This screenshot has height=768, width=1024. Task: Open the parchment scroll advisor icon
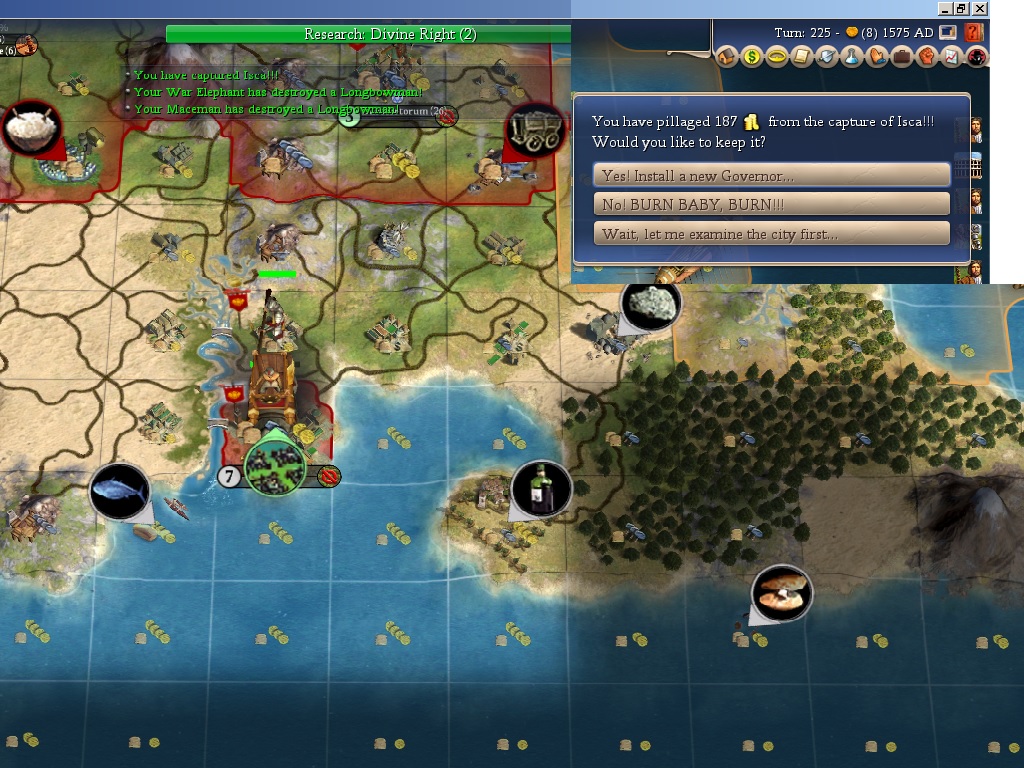(801, 57)
